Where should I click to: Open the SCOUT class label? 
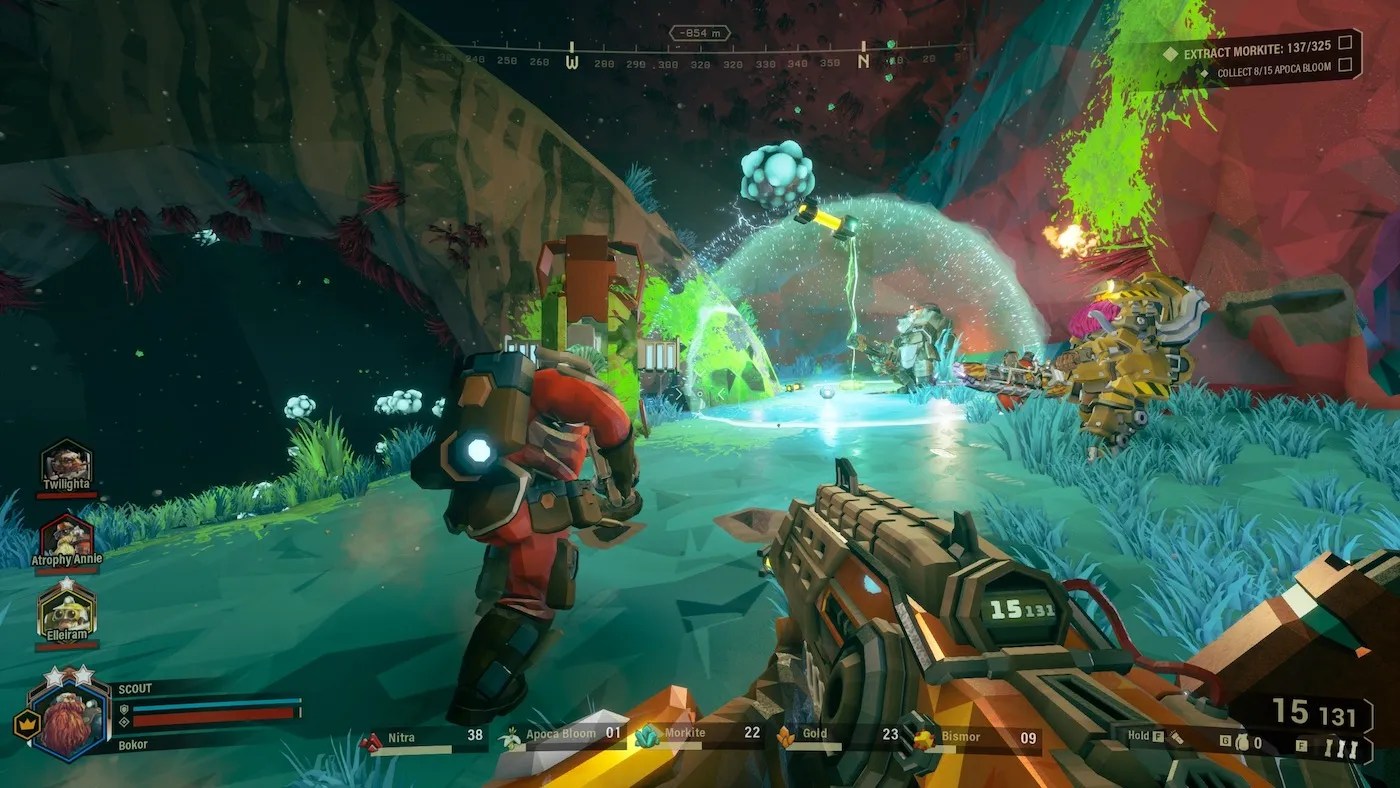(x=137, y=689)
